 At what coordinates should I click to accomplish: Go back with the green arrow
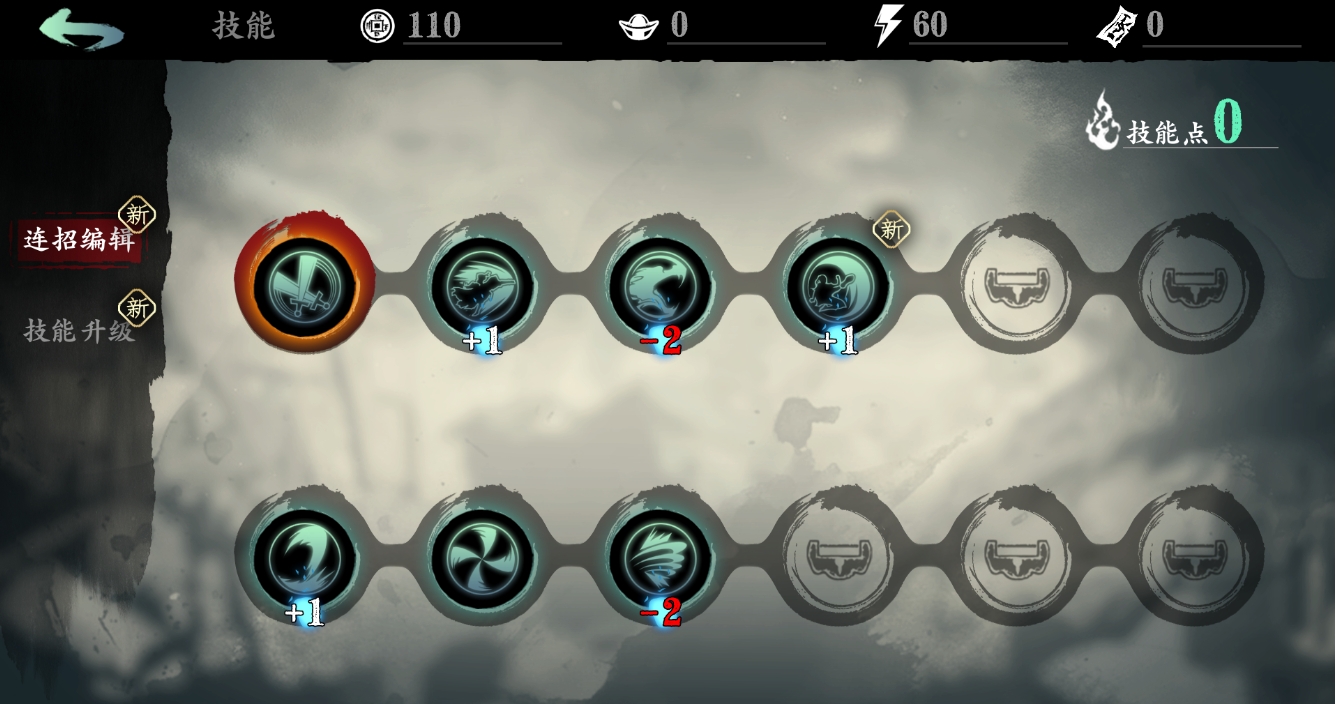82,28
